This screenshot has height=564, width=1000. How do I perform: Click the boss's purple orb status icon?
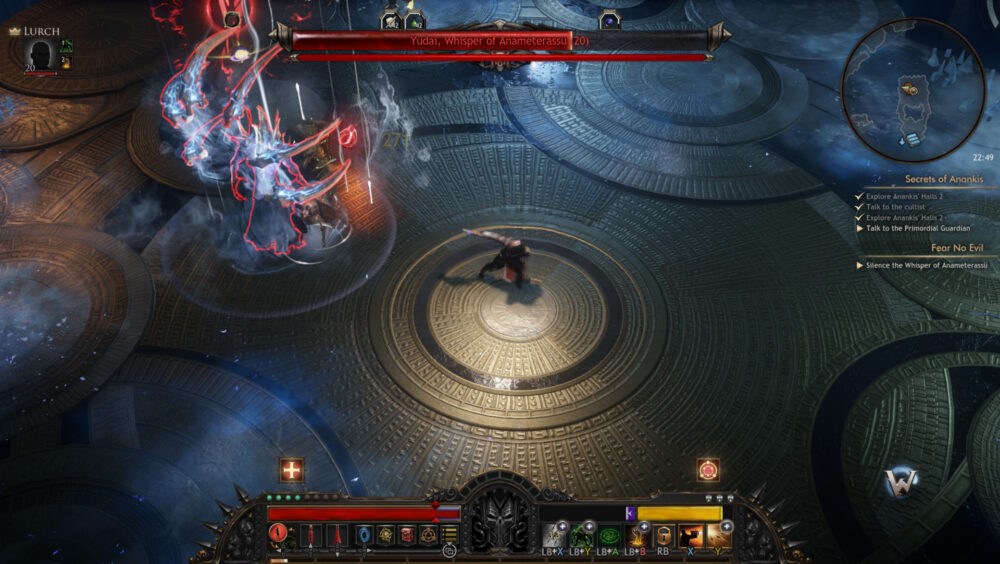click(x=608, y=20)
